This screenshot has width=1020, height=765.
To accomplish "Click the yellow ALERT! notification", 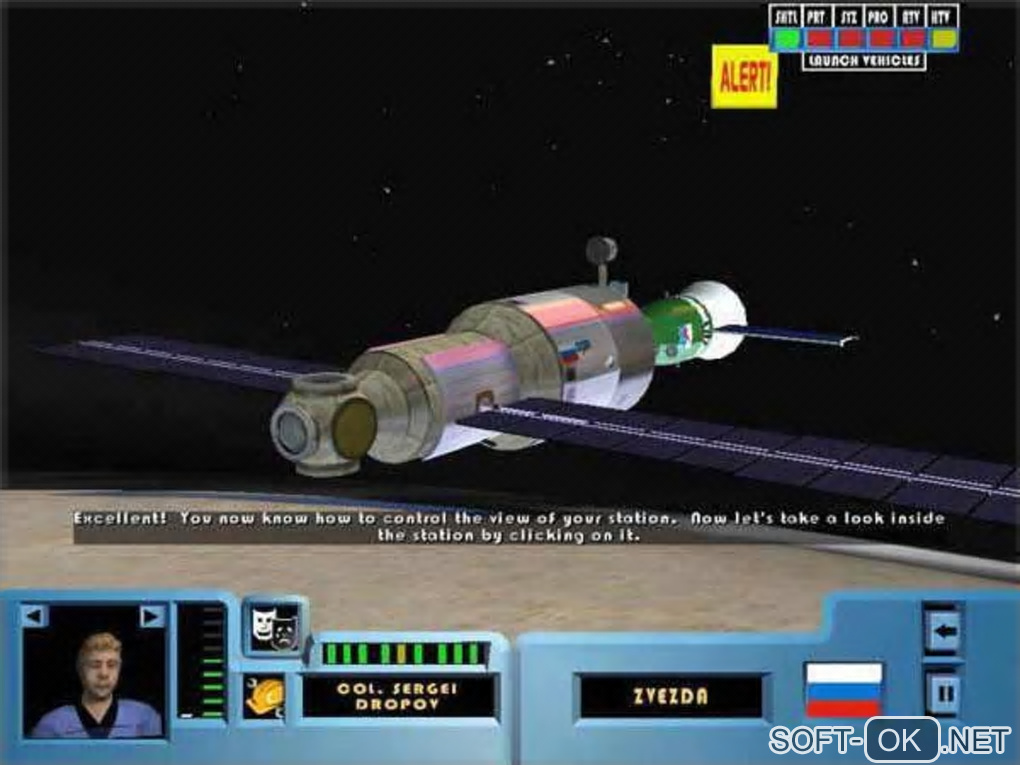I will (744, 76).
